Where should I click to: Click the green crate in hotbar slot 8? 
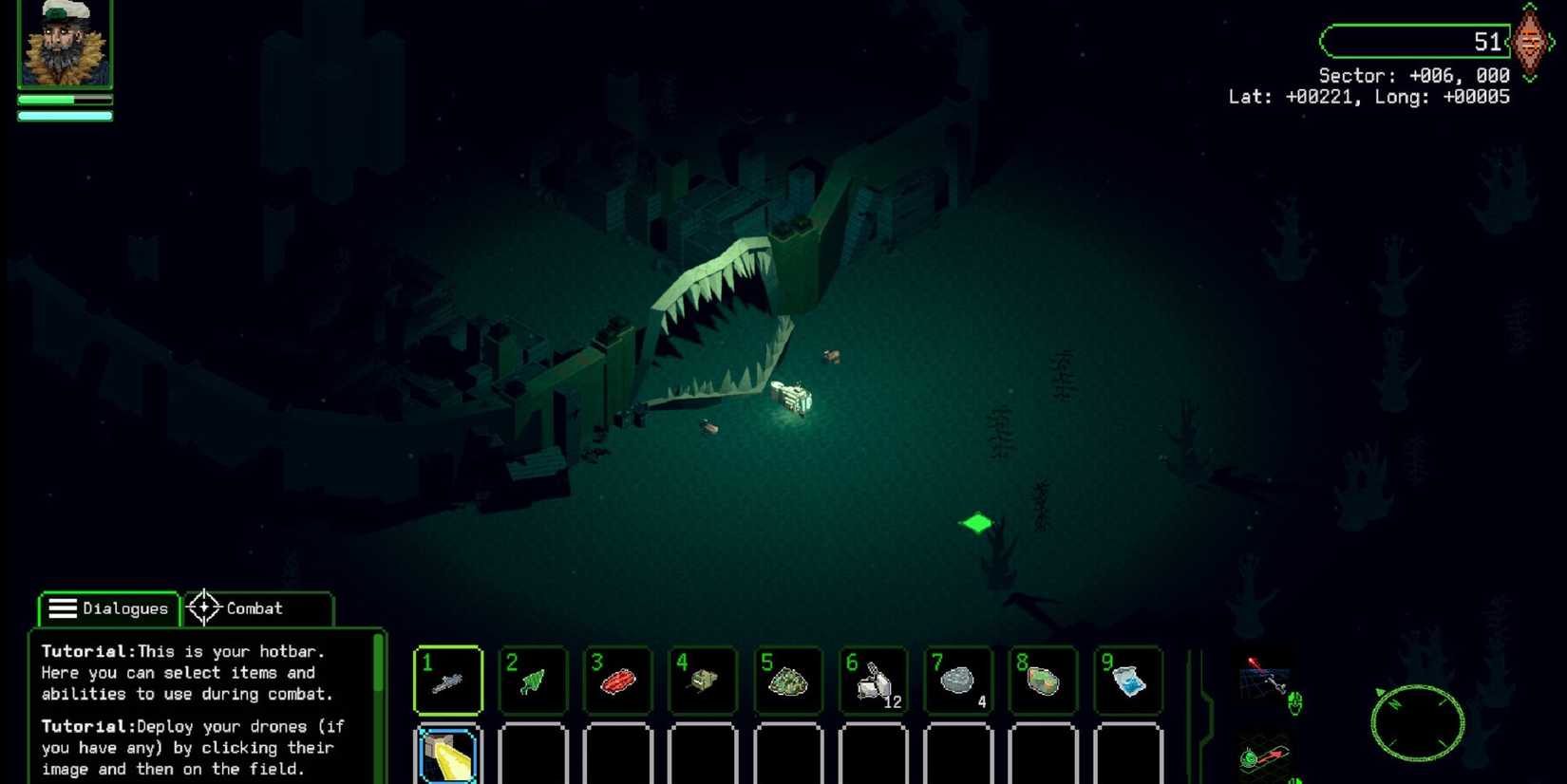pyautogui.click(x=1042, y=680)
